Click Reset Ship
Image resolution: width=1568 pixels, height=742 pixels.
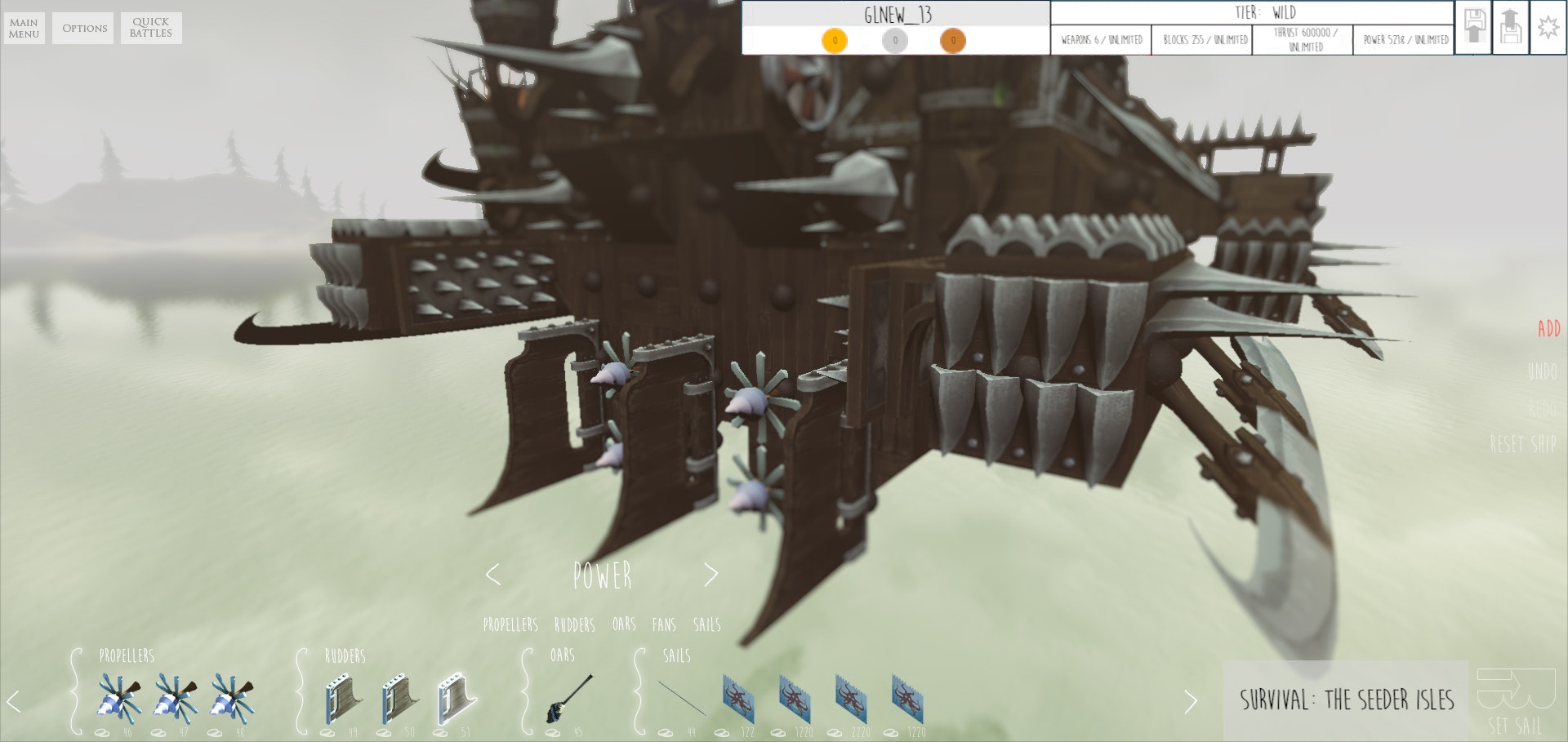(x=1521, y=443)
